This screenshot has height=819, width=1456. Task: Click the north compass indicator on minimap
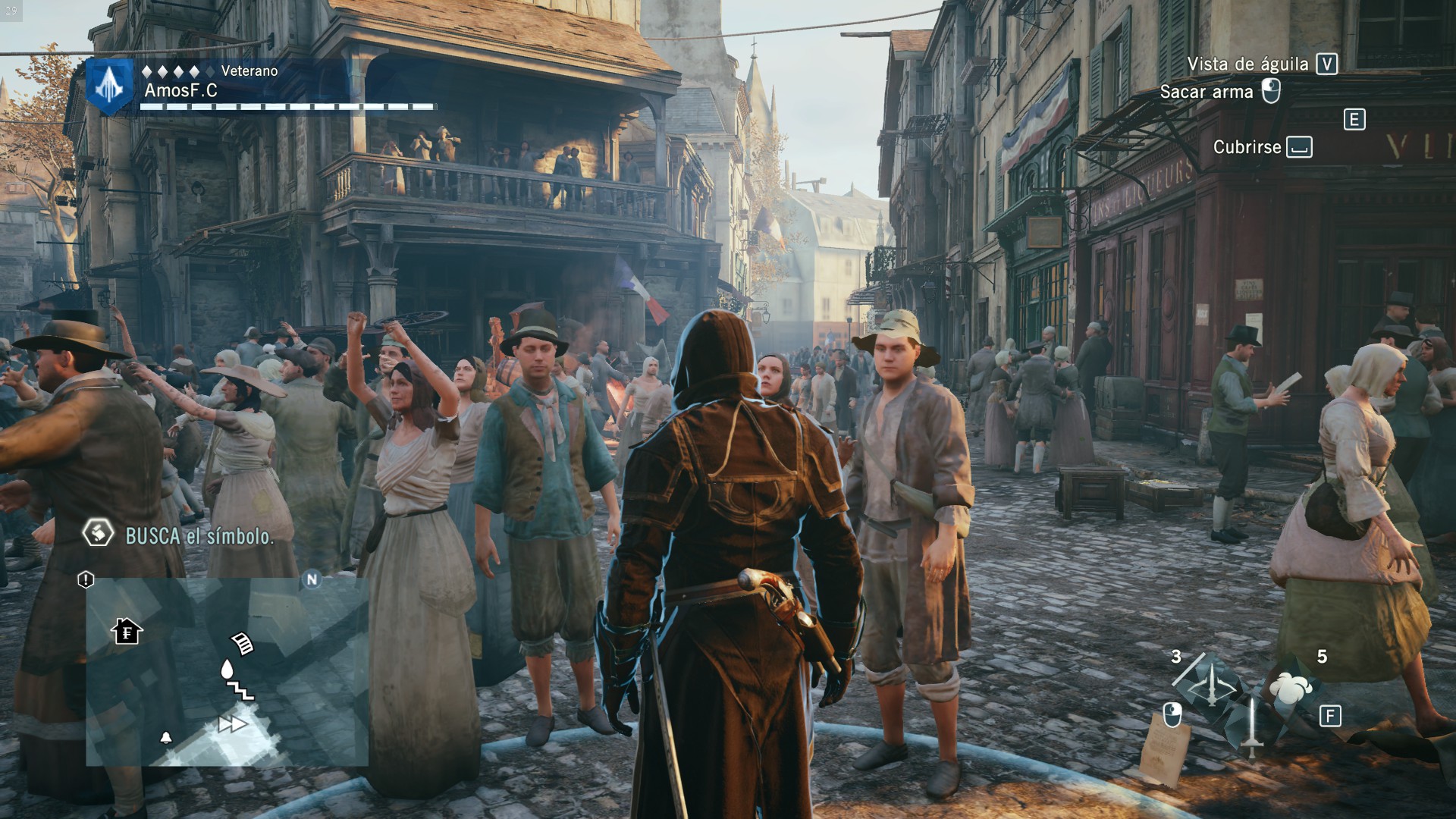pyautogui.click(x=312, y=580)
